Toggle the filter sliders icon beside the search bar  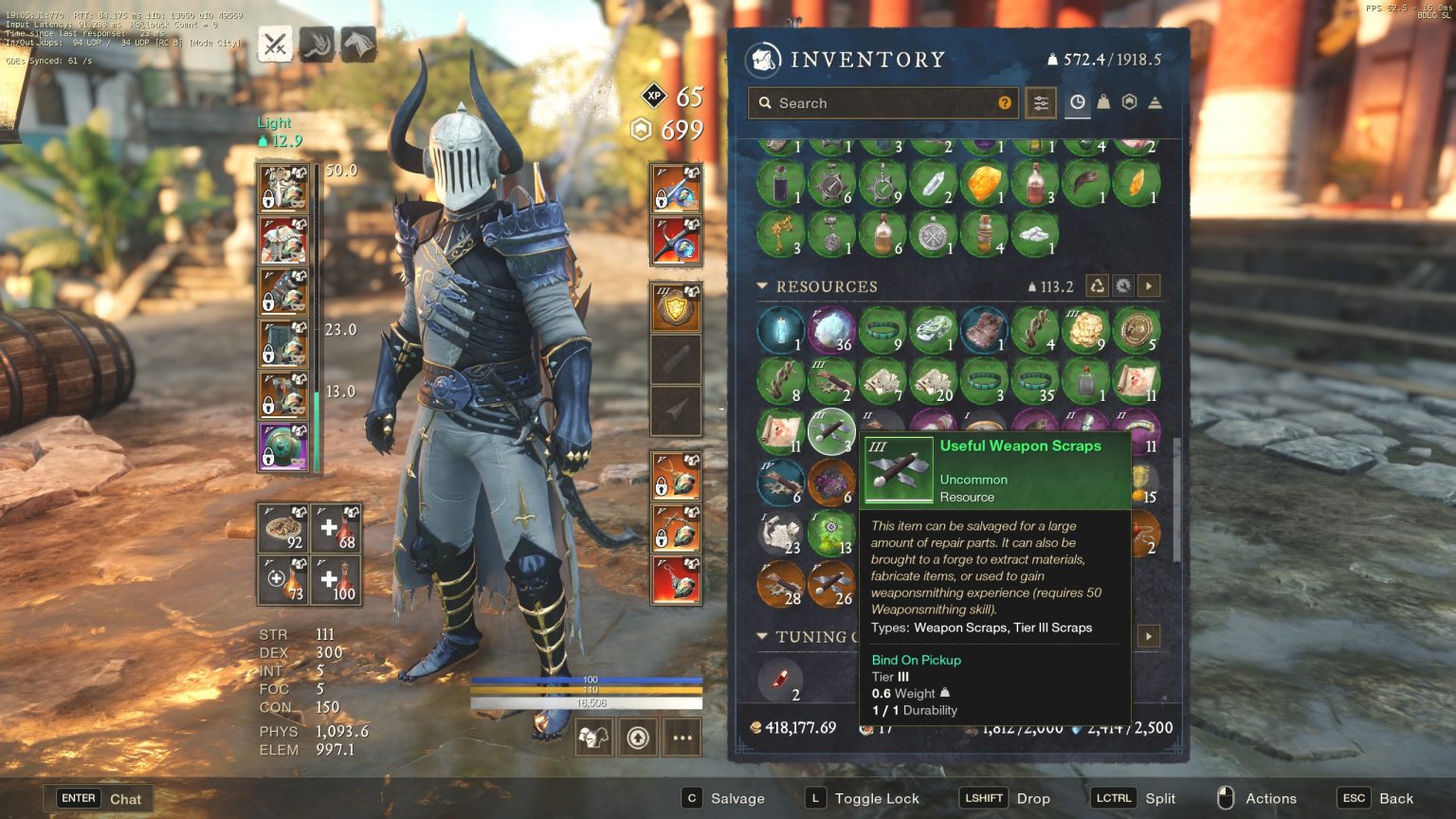pos(1040,102)
